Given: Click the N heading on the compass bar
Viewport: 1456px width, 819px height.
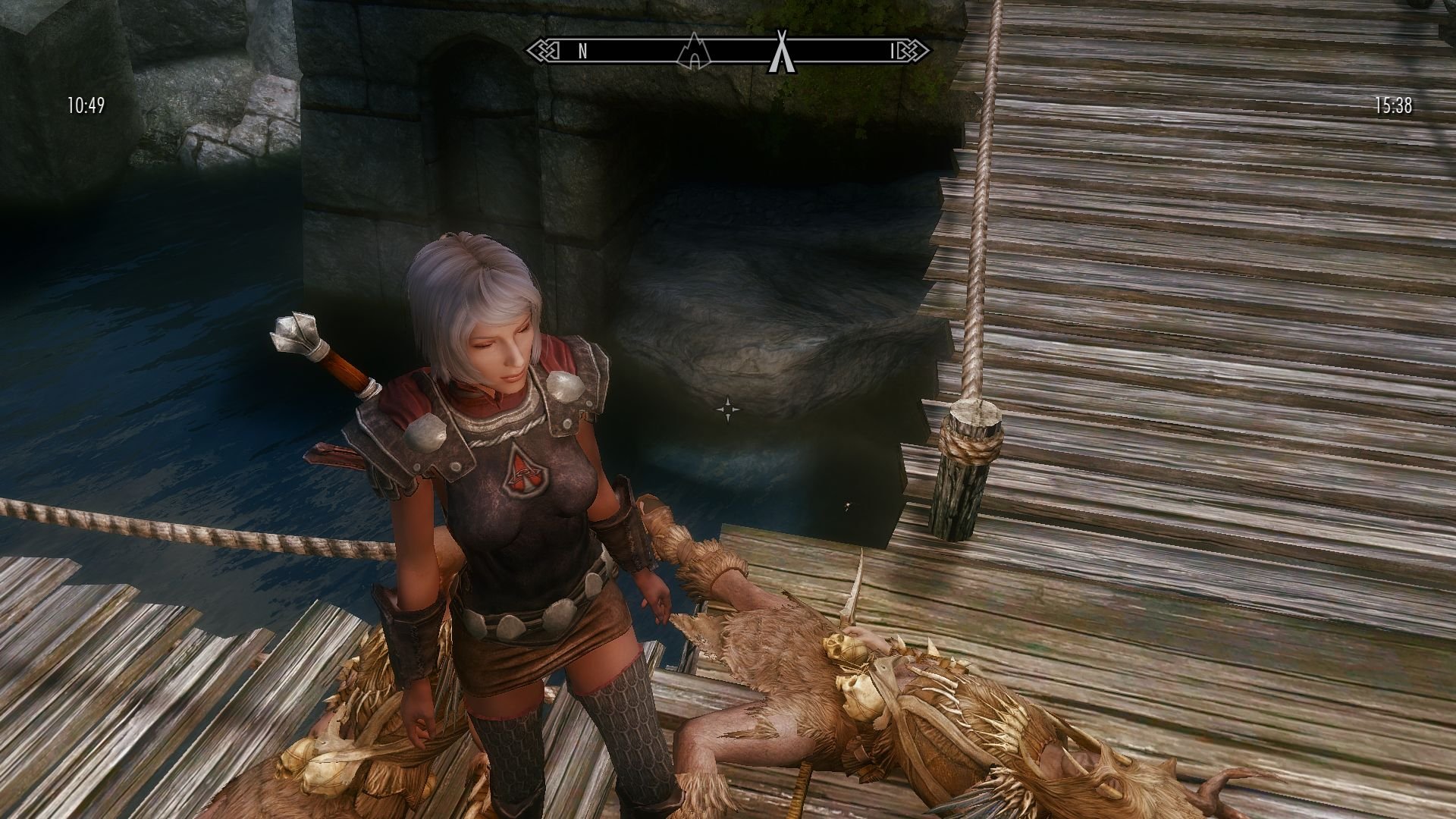Looking at the screenshot, I should point(582,51).
